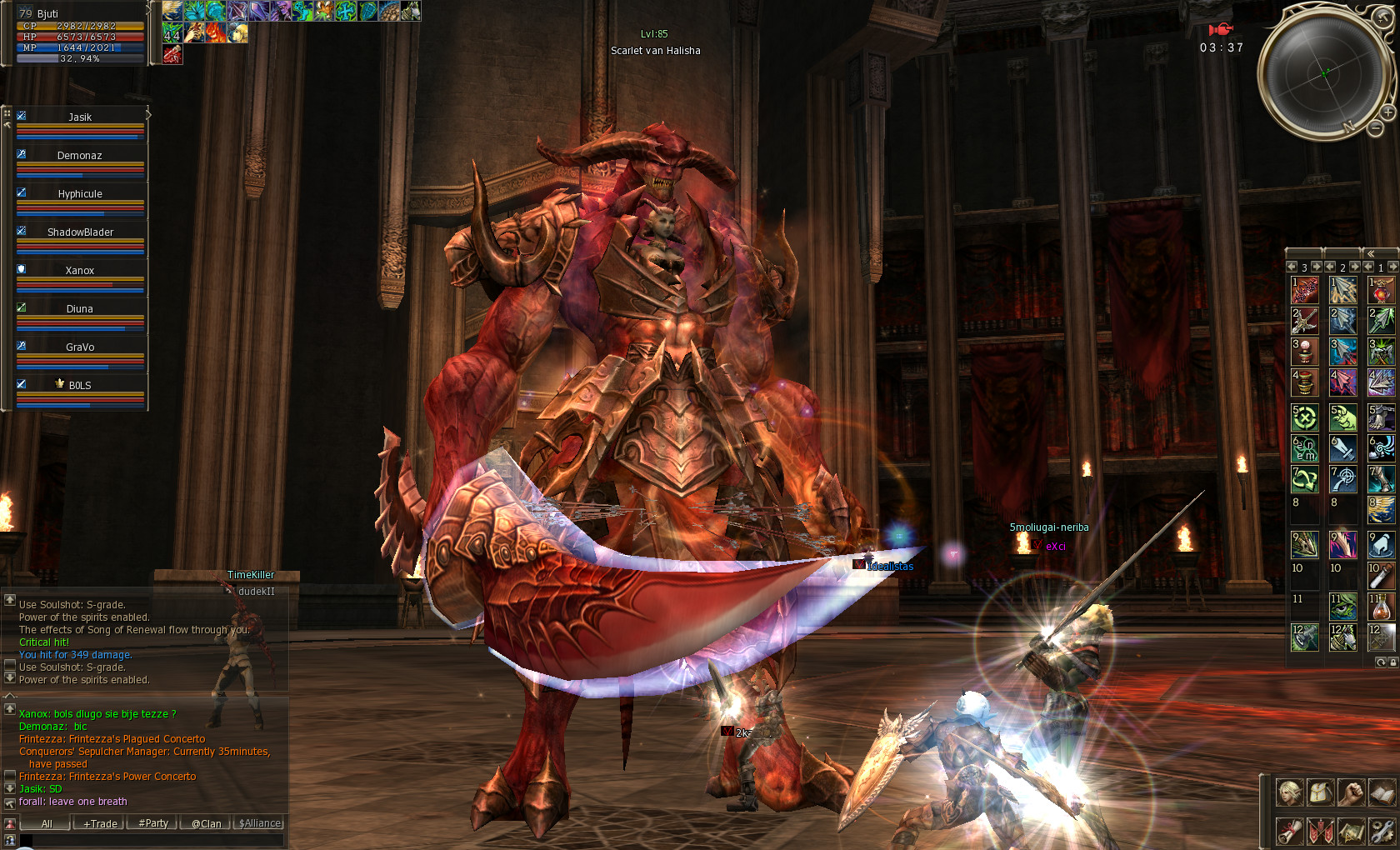Target party member Diuna
The width and height of the screenshot is (1400, 850).
[x=80, y=309]
